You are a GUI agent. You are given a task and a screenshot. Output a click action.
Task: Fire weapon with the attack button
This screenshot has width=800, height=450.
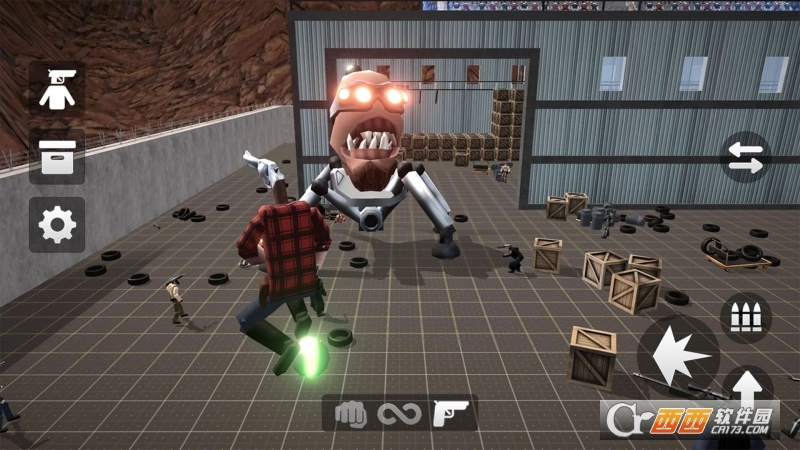(x=679, y=354)
